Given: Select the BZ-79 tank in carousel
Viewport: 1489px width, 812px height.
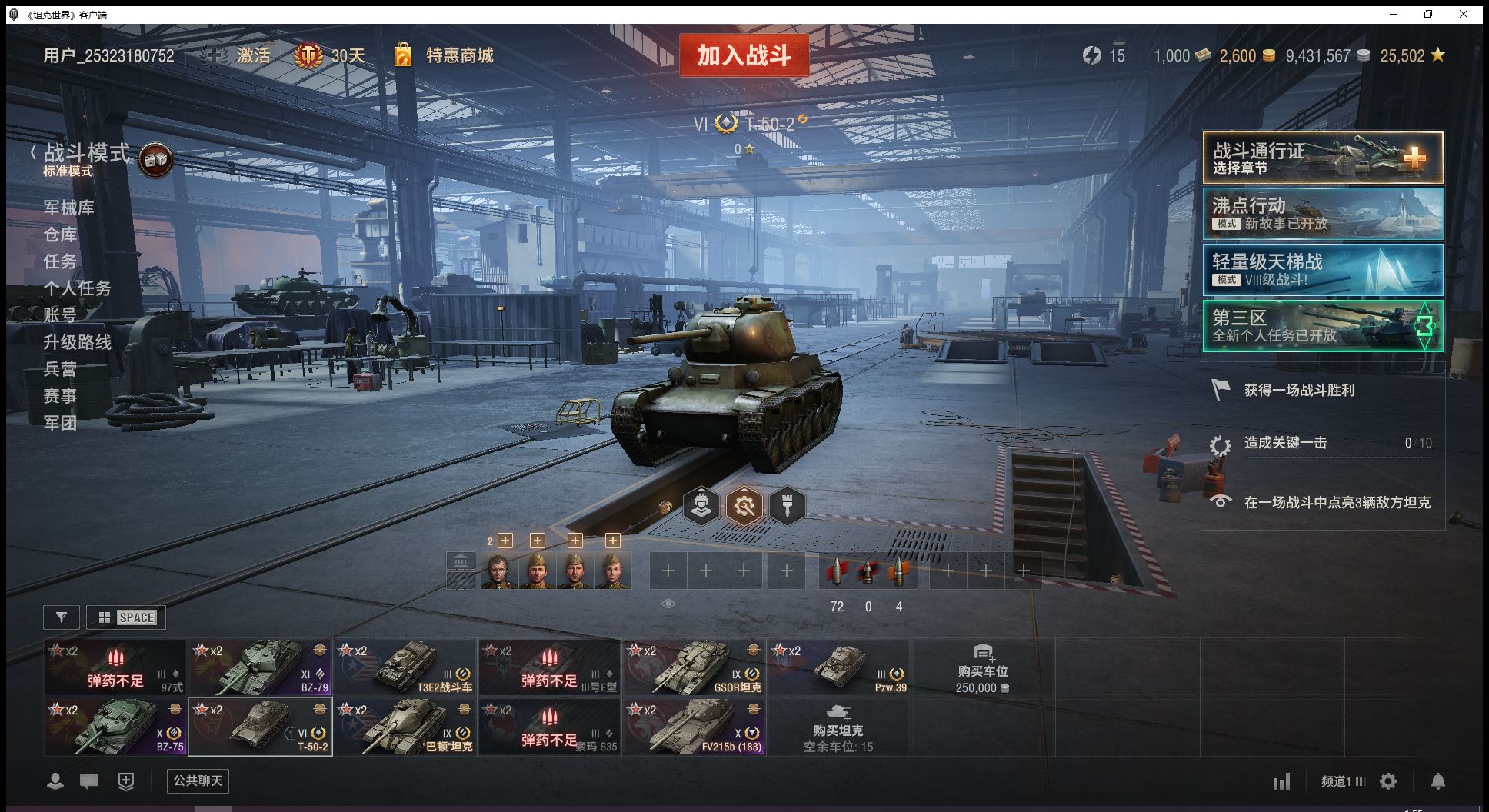Looking at the screenshot, I should point(260,667).
